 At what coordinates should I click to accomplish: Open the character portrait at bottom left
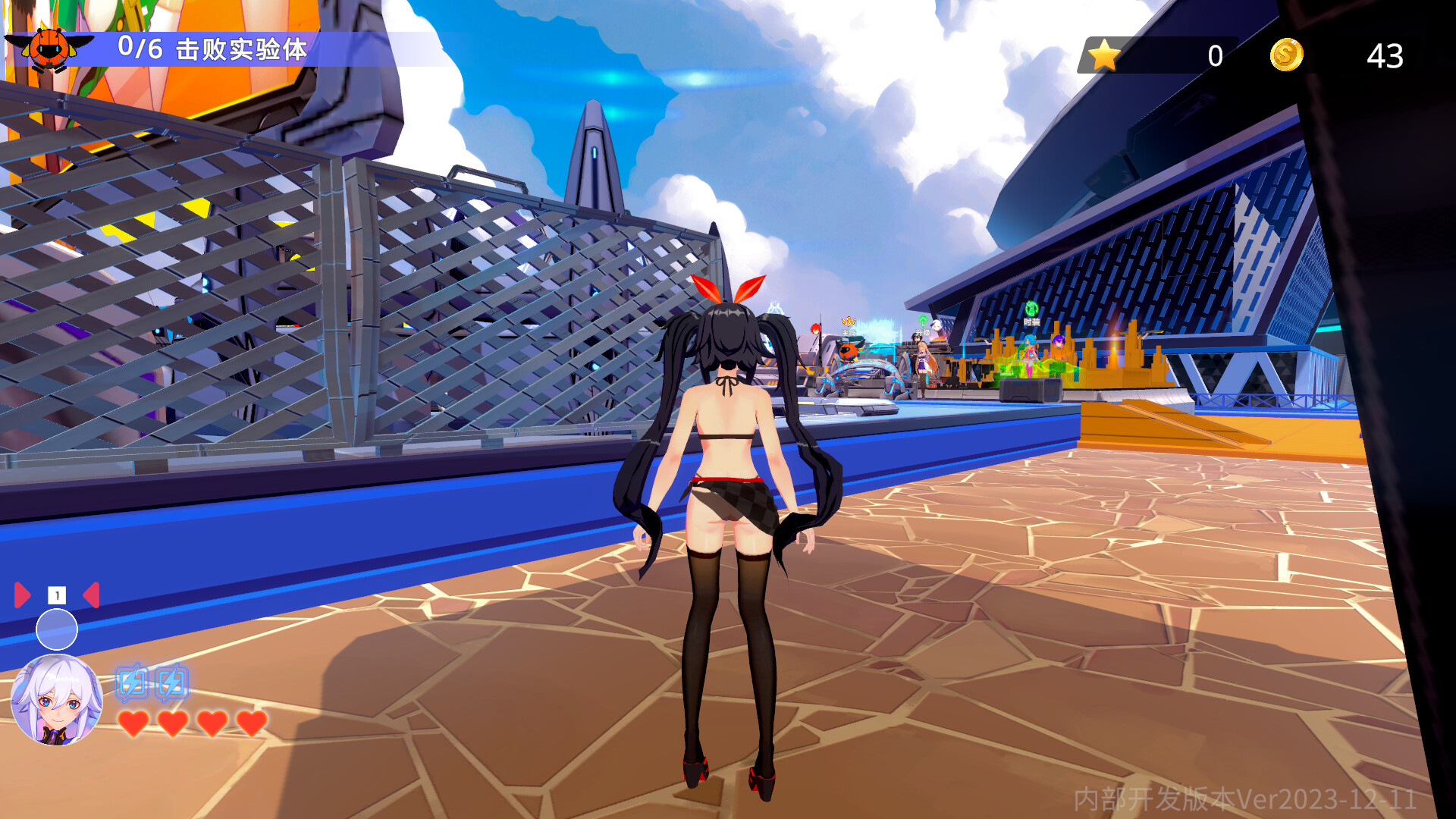pyautogui.click(x=57, y=699)
